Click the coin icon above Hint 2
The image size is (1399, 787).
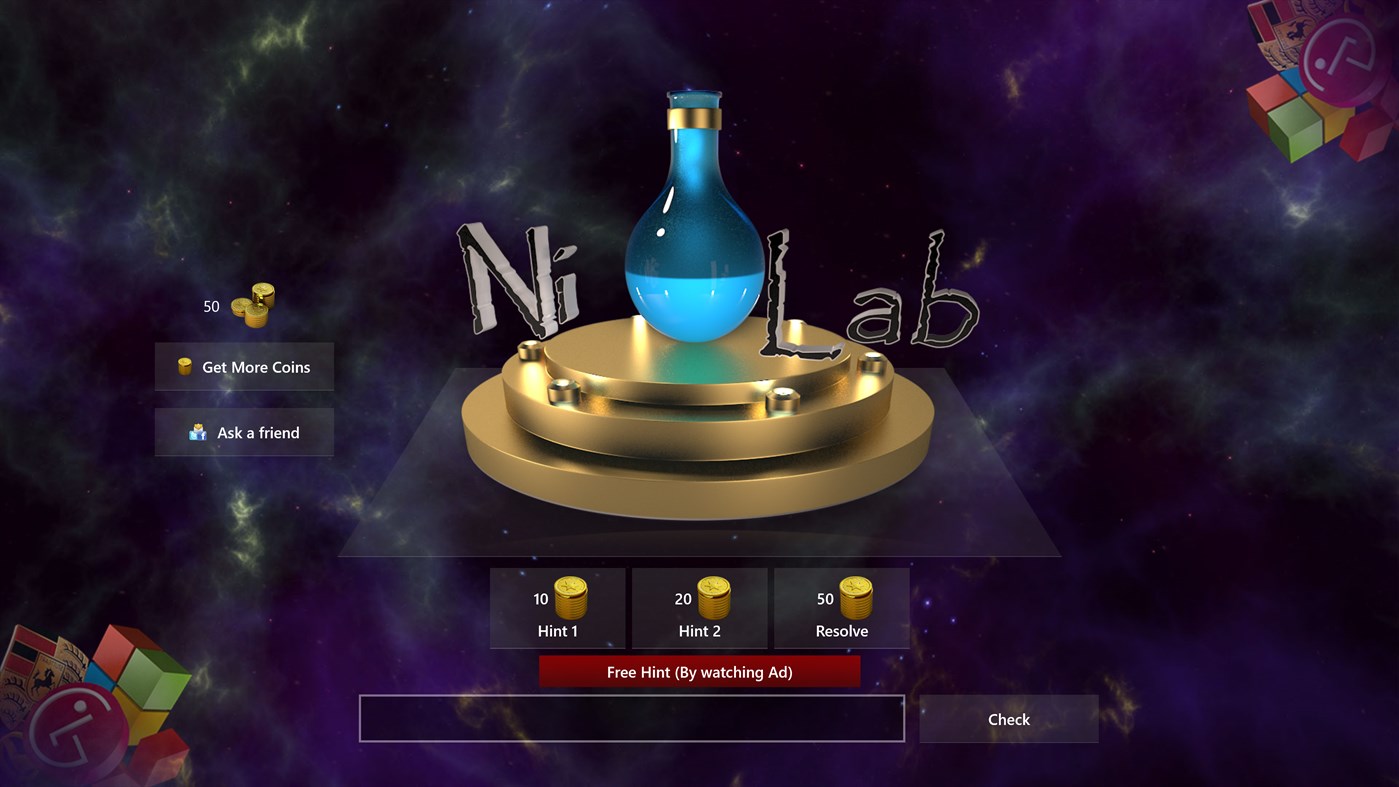click(712, 598)
